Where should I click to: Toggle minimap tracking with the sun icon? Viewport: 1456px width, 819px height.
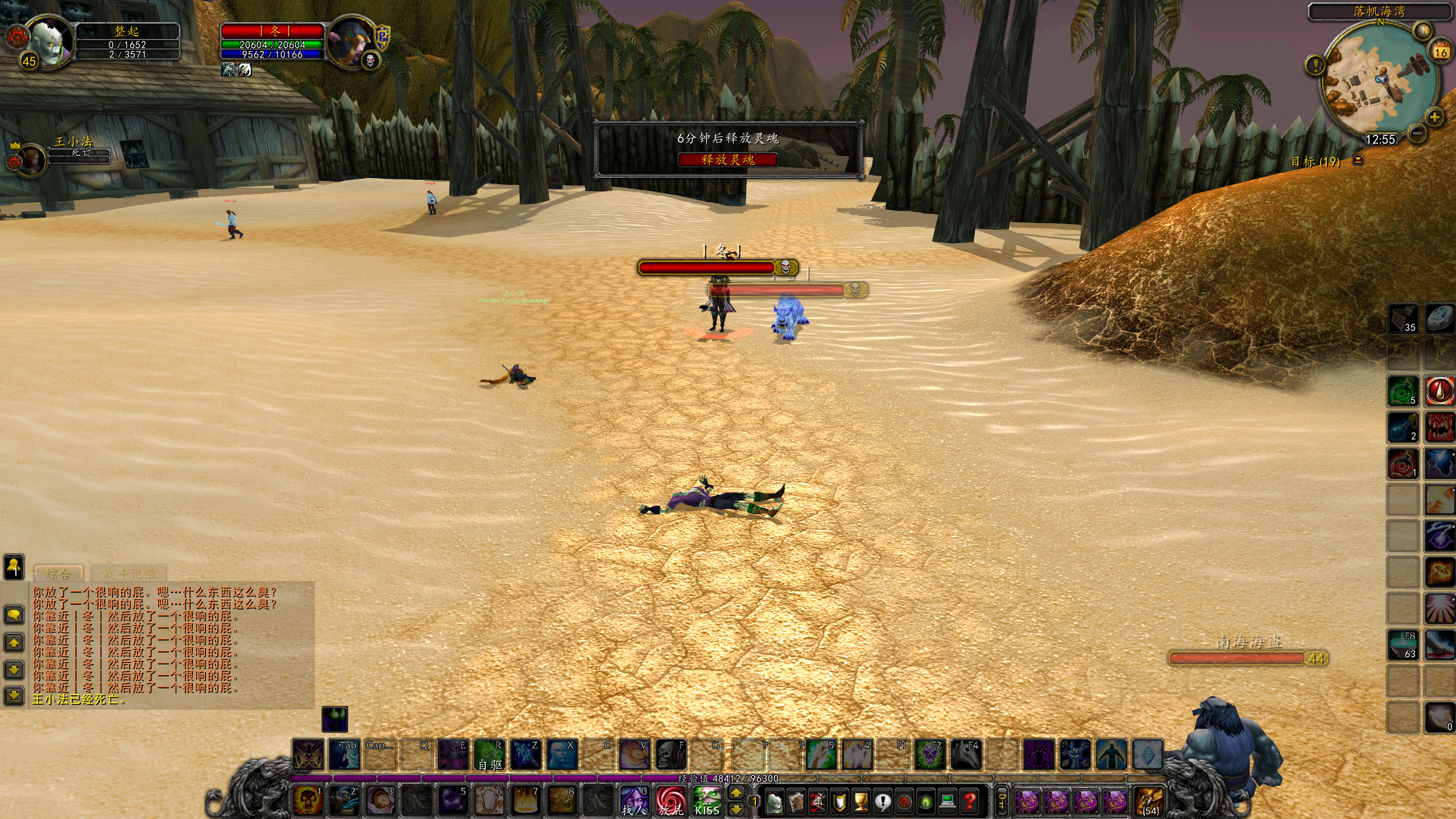pyautogui.click(x=1423, y=30)
